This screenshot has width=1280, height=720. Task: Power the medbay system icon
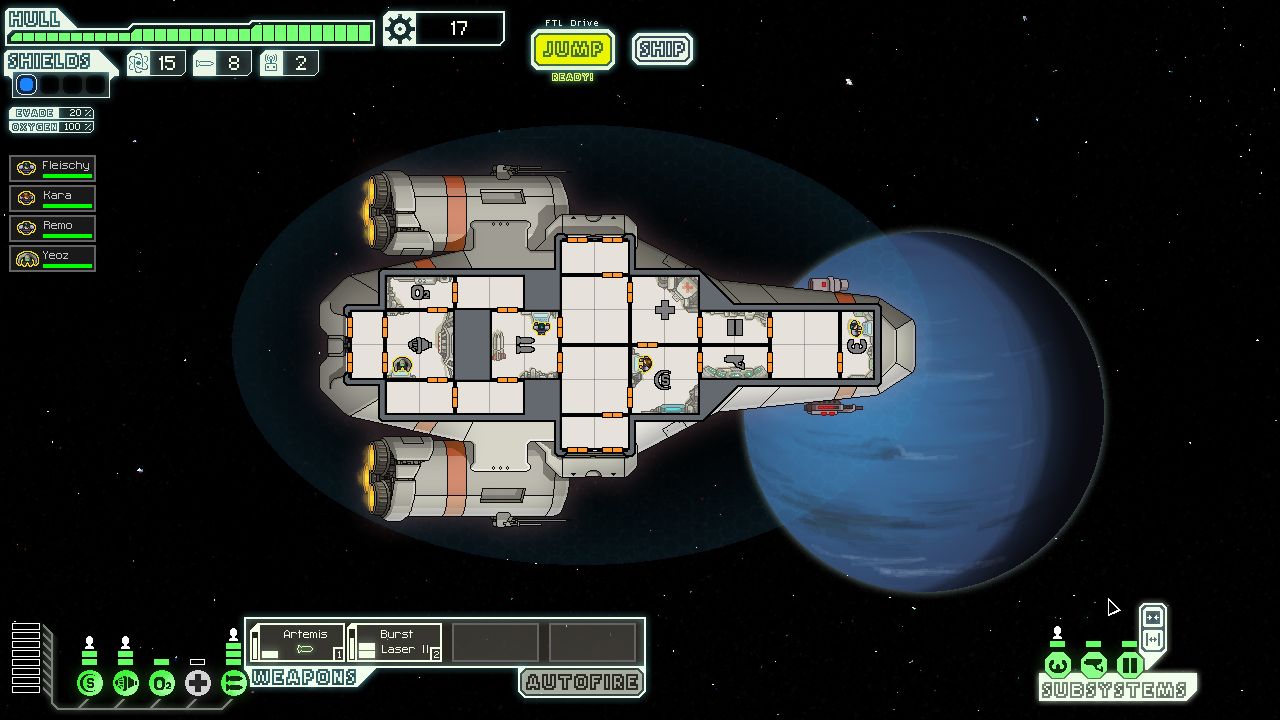[198, 683]
